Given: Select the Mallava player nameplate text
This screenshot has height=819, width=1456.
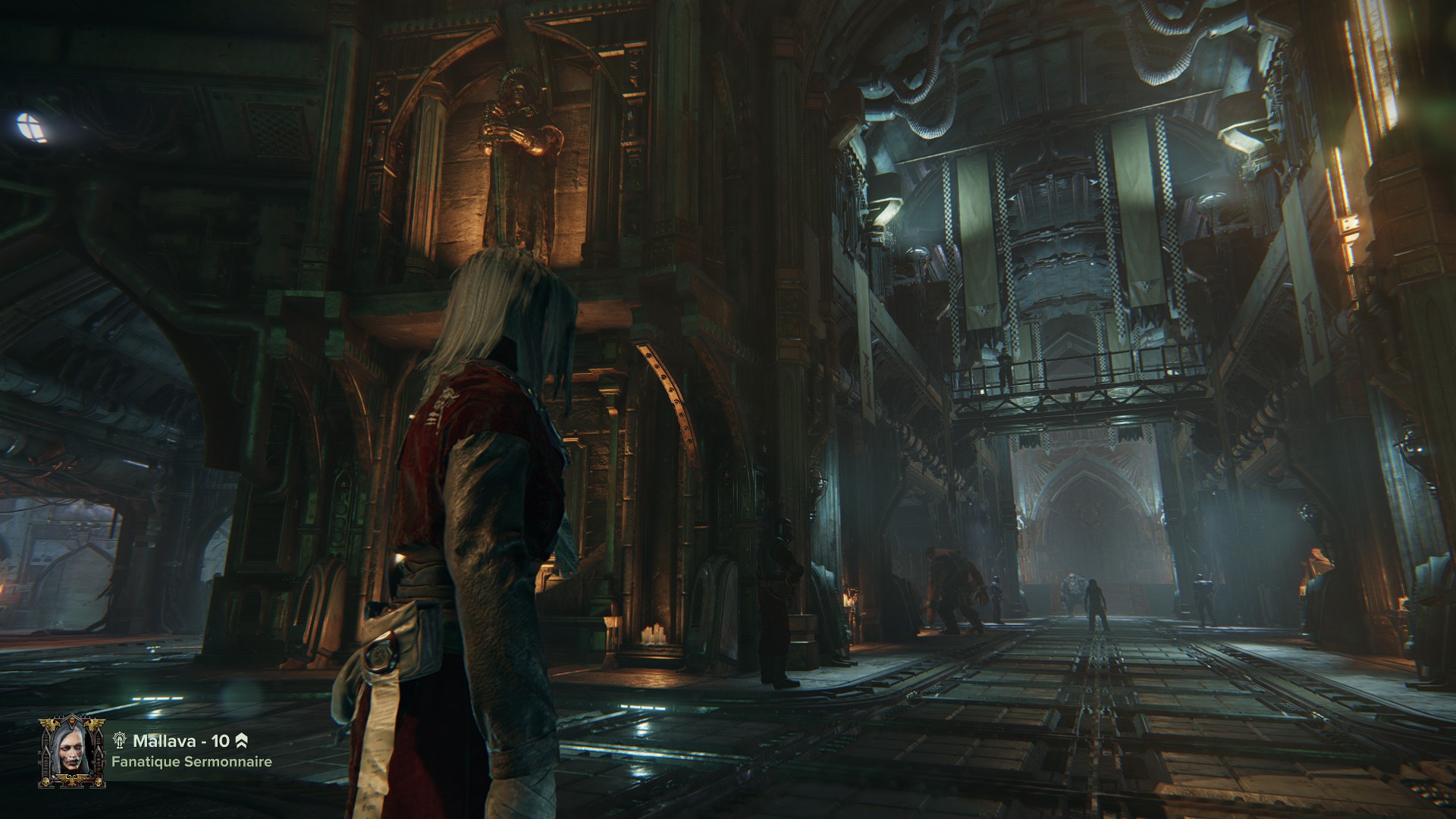Looking at the screenshot, I should (x=180, y=741).
